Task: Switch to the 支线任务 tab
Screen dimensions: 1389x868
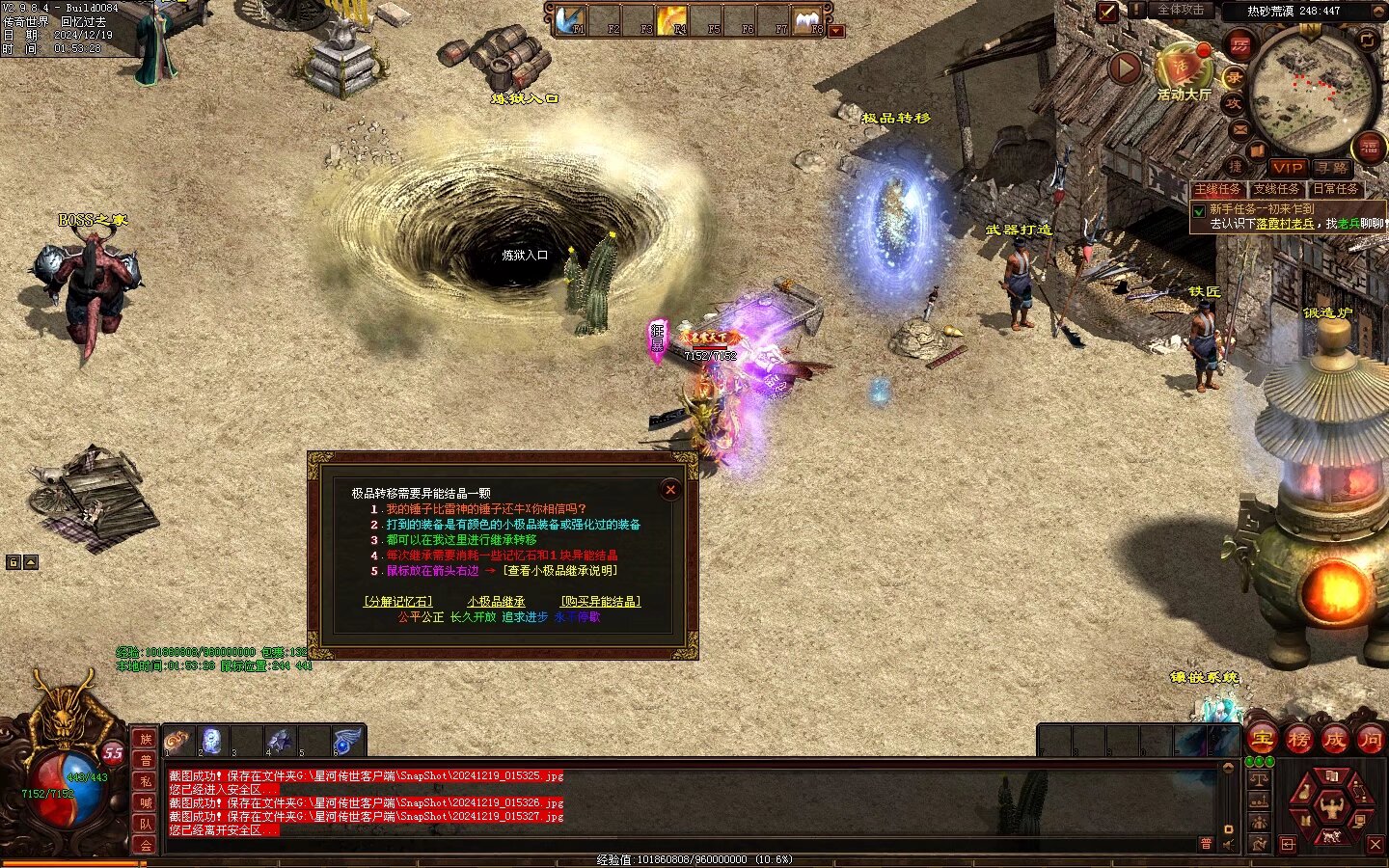Action: click(x=1277, y=189)
